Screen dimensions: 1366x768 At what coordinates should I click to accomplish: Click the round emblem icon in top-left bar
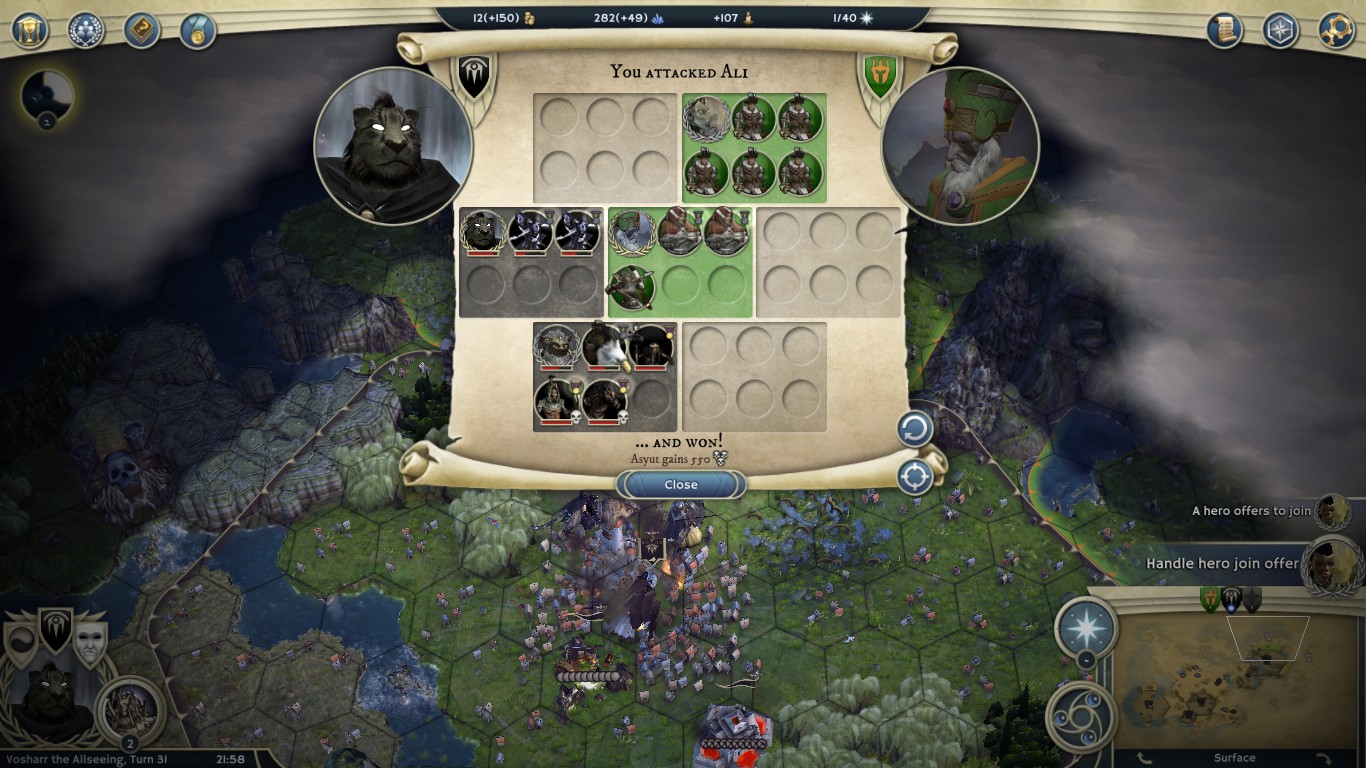coord(86,30)
